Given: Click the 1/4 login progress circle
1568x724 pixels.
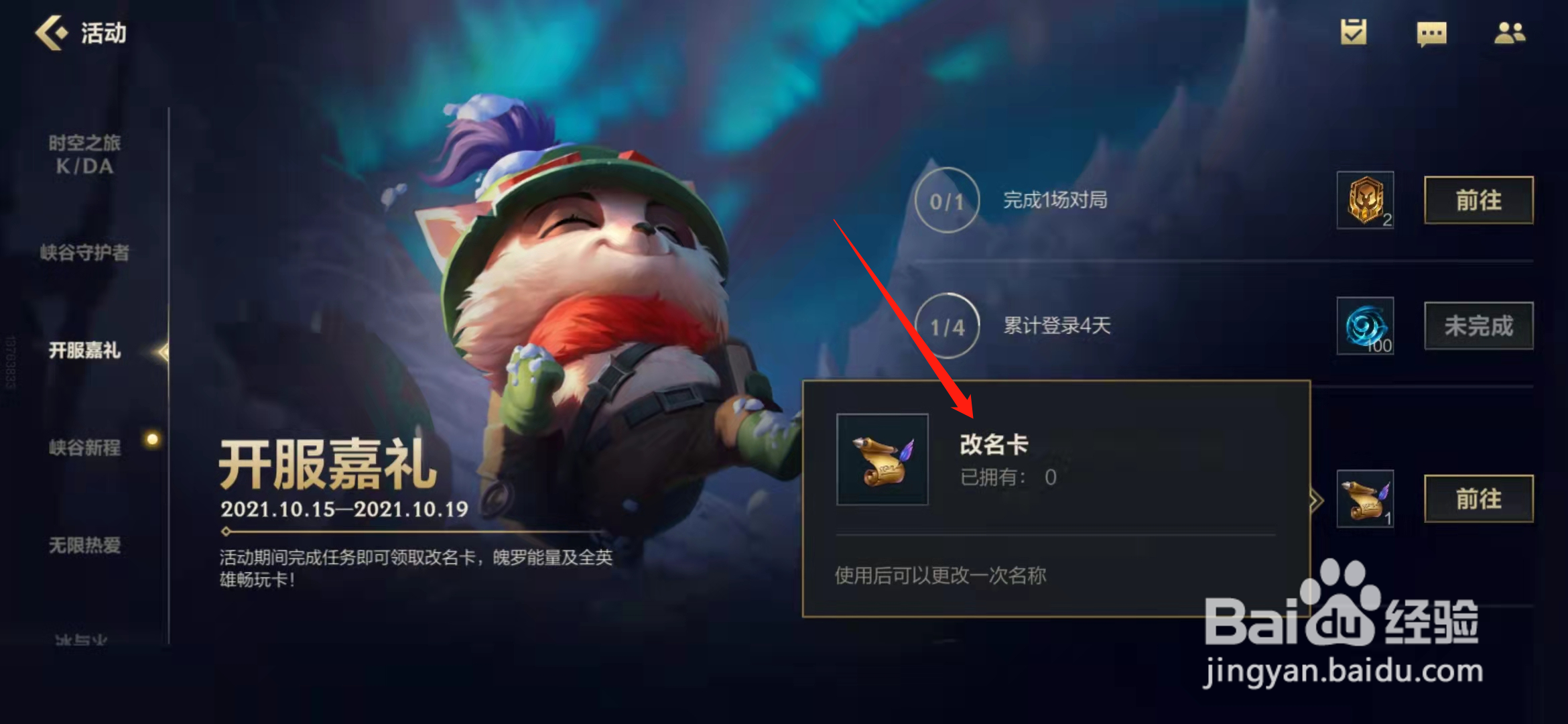Looking at the screenshot, I should (x=947, y=326).
